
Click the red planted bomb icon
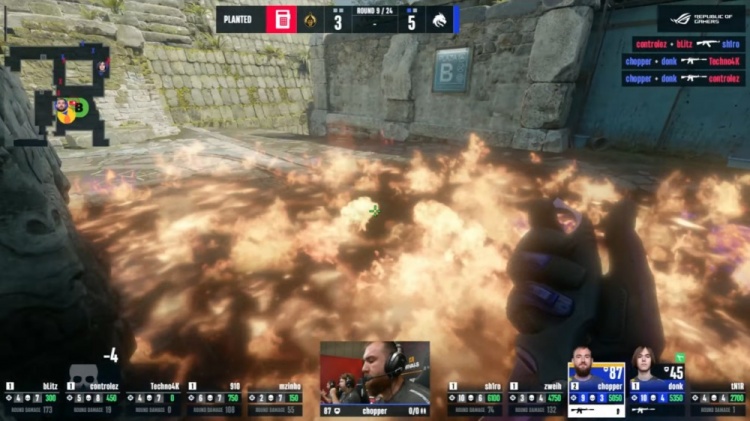pyautogui.click(x=282, y=19)
